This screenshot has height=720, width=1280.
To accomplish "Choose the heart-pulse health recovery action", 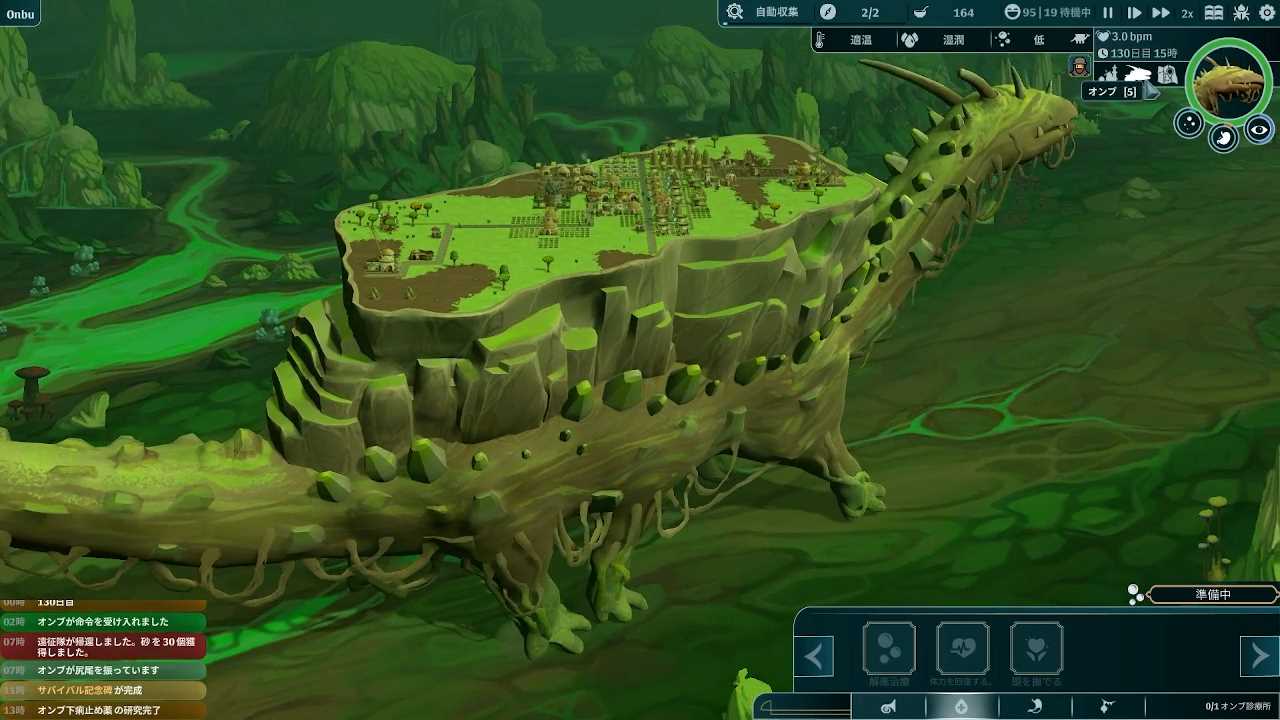I will (x=962, y=649).
